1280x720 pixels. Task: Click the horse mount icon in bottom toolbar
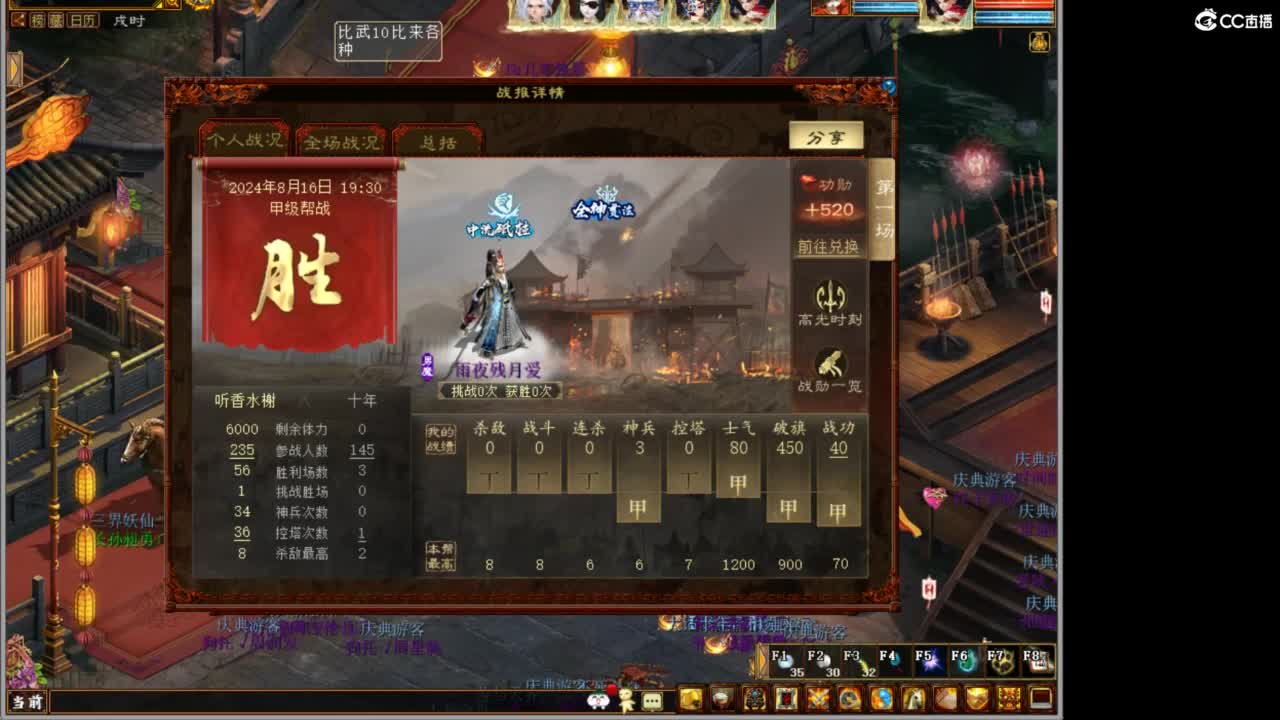(911, 700)
